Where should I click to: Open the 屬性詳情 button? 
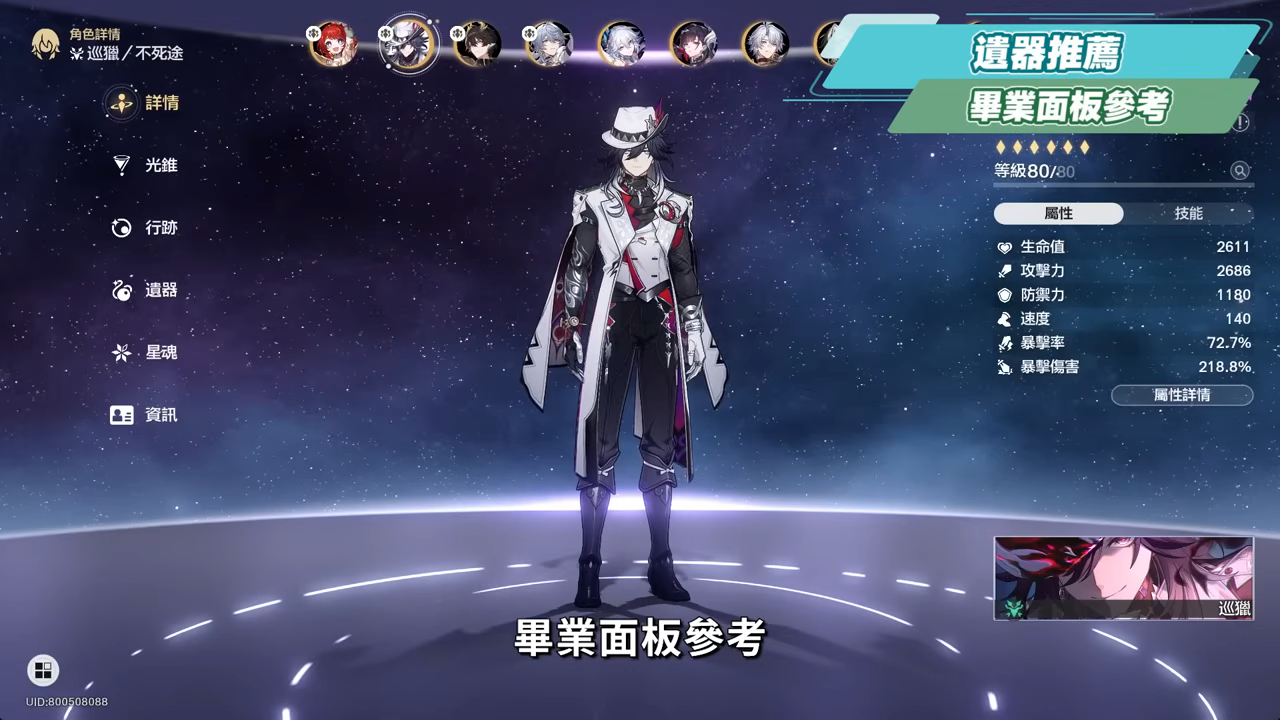pos(1181,396)
